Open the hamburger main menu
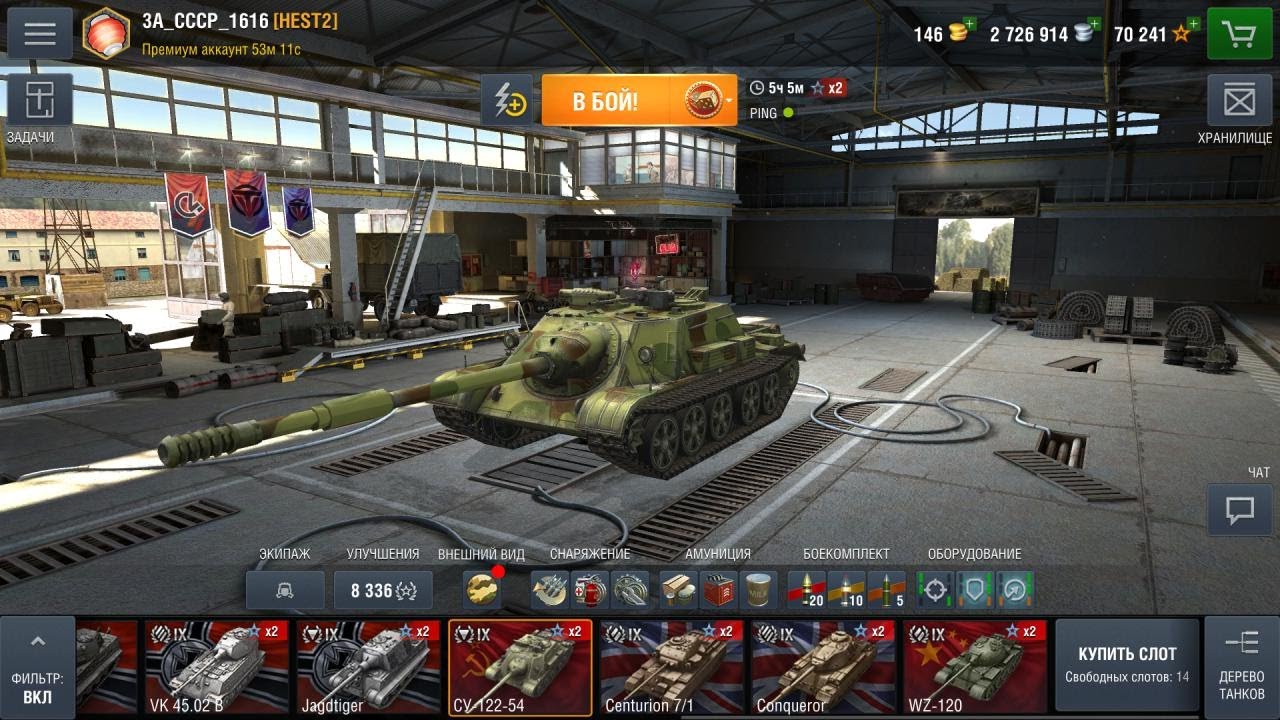The width and height of the screenshot is (1280, 720). pyautogui.click(x=39, y=33)
